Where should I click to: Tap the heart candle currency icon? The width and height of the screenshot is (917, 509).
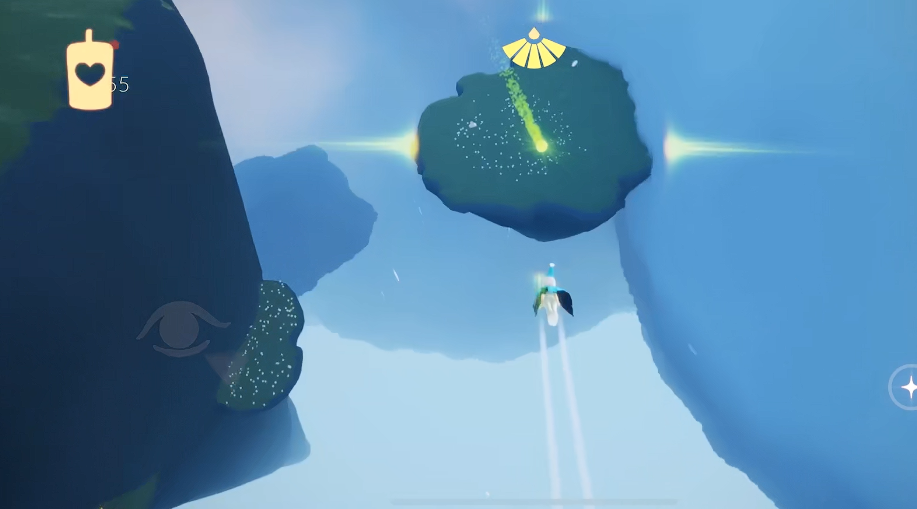(x=90, y=71)
